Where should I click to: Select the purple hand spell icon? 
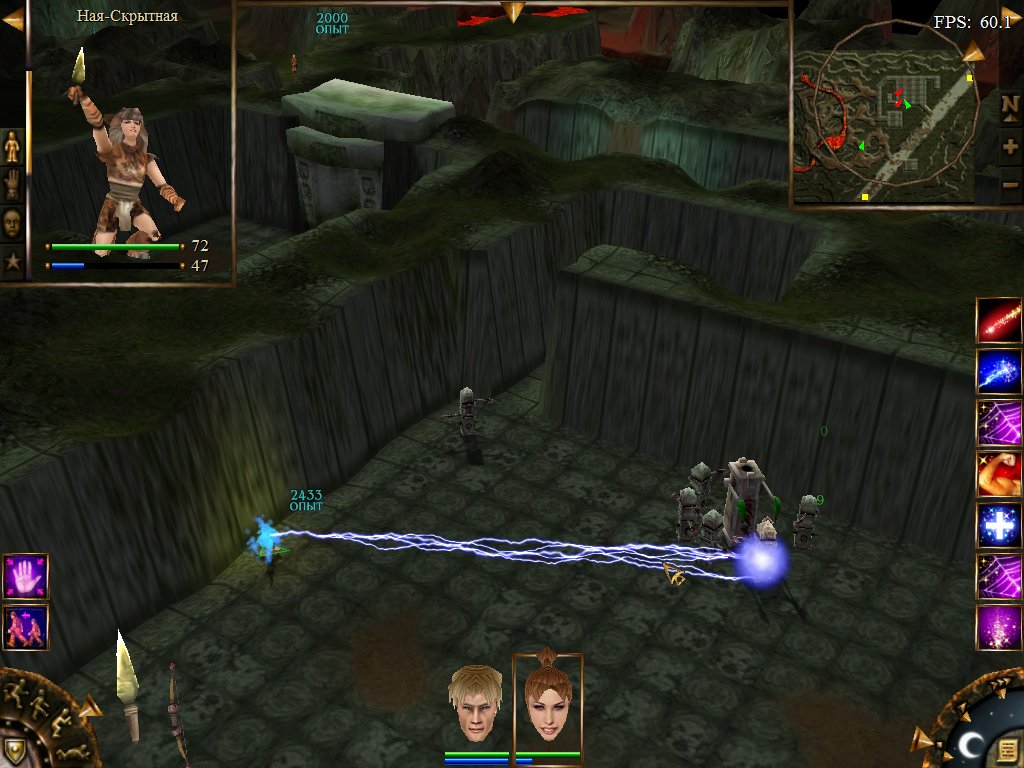[25, 576]
